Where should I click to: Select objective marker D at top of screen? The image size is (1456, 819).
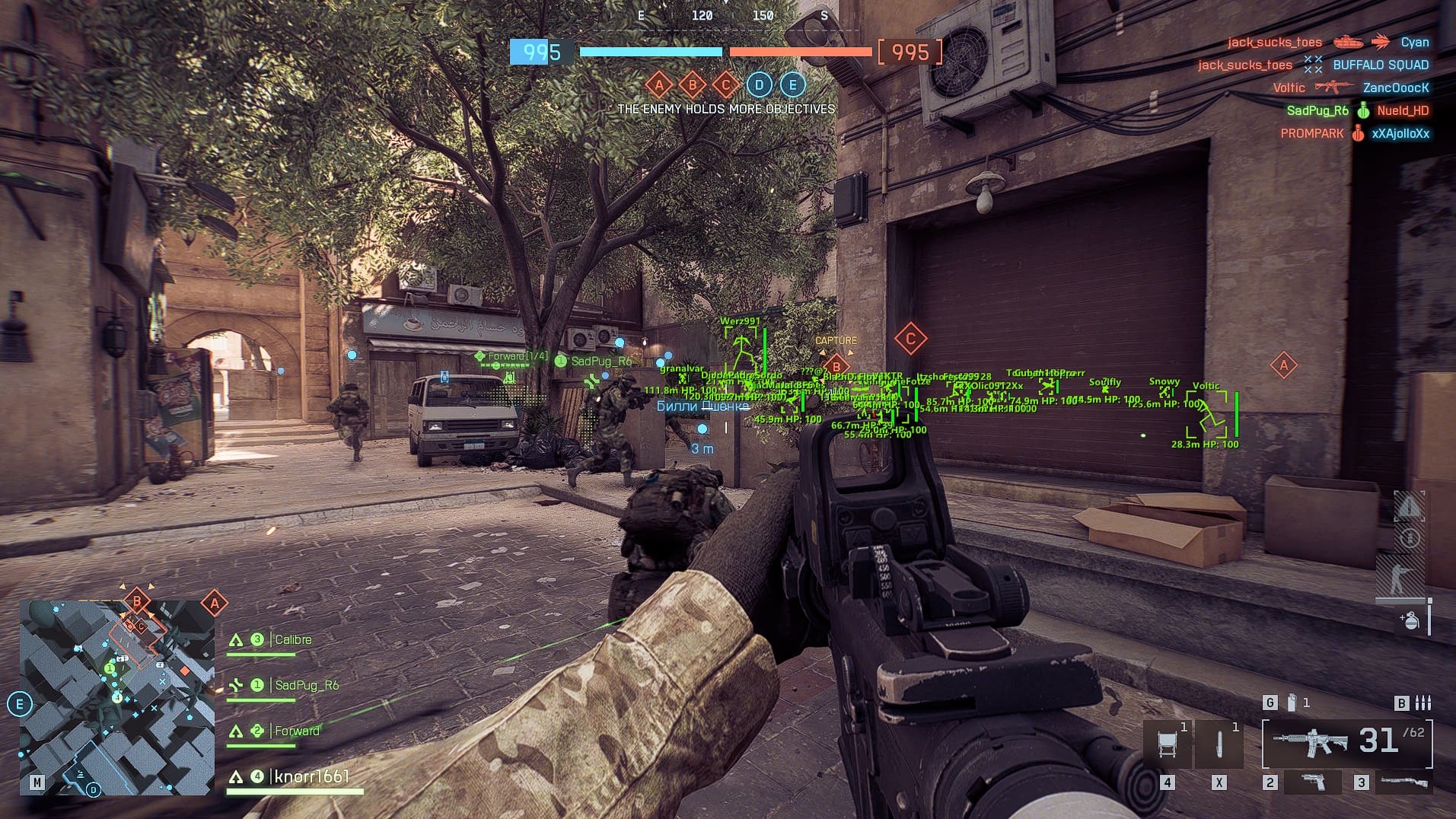[757, 85]
